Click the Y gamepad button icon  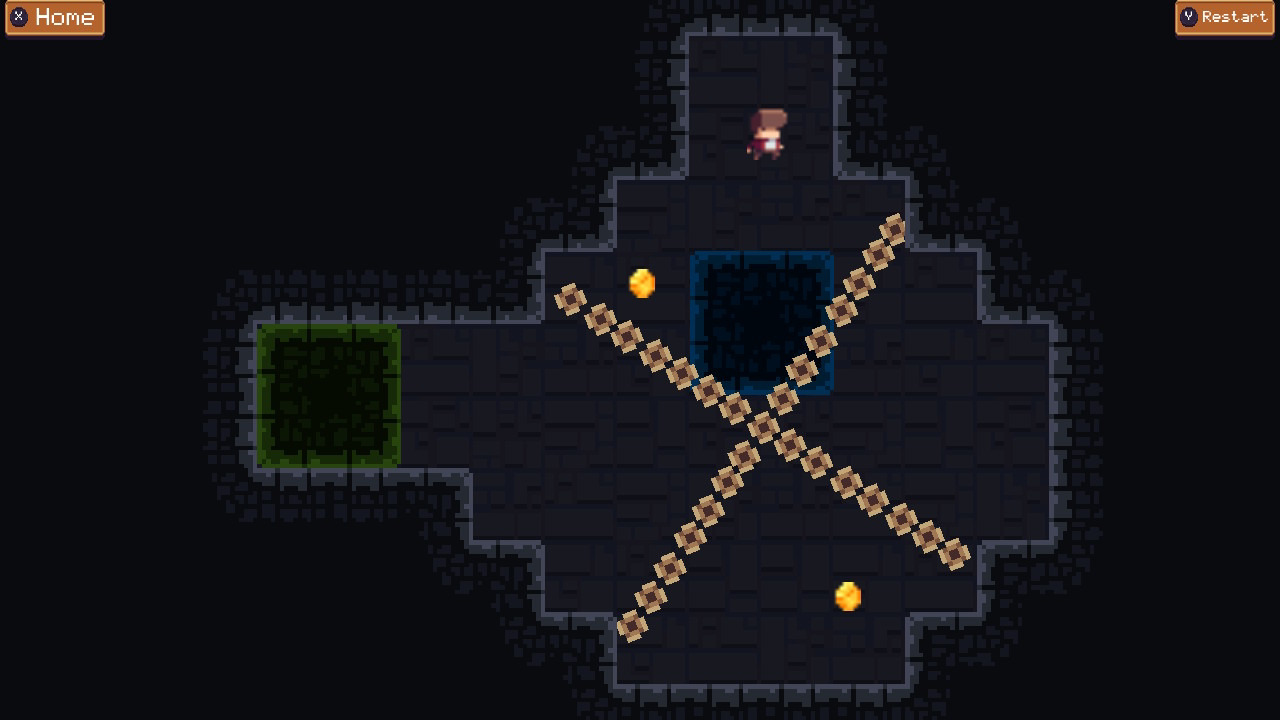click(x=1189, y=17)
